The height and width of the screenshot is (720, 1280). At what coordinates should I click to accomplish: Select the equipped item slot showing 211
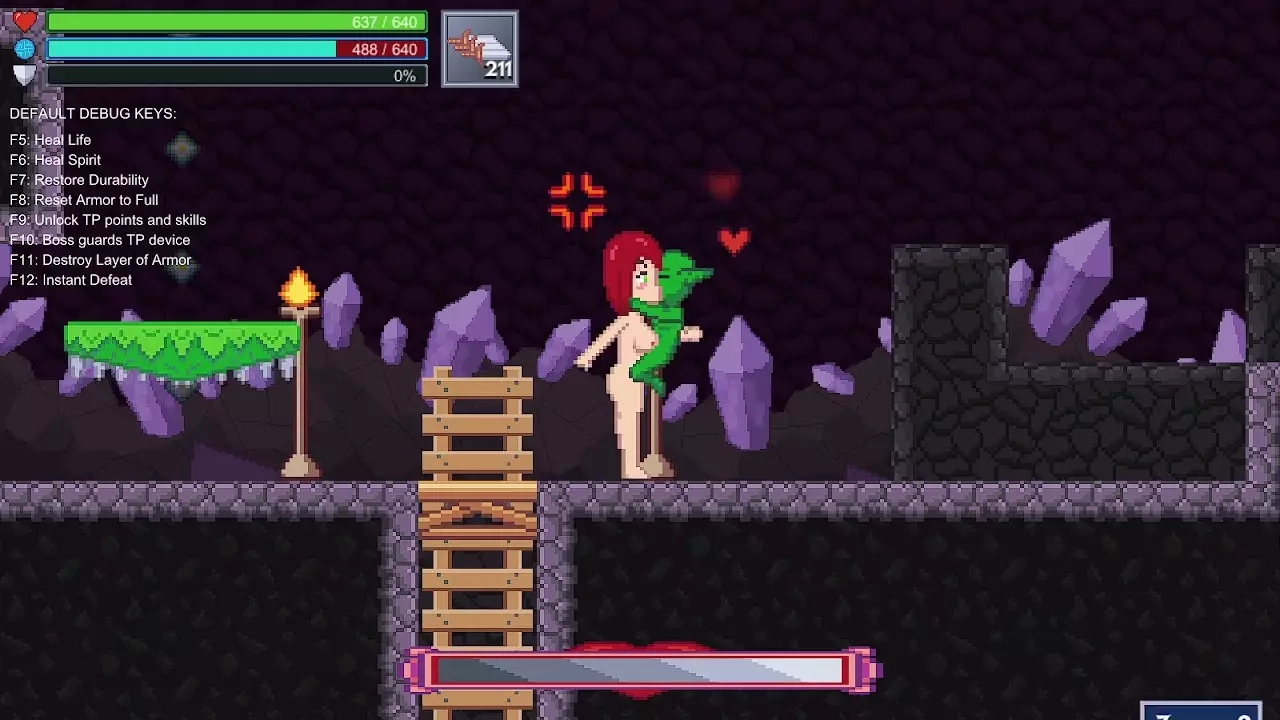pyautogui.click(x=480, y=49)
